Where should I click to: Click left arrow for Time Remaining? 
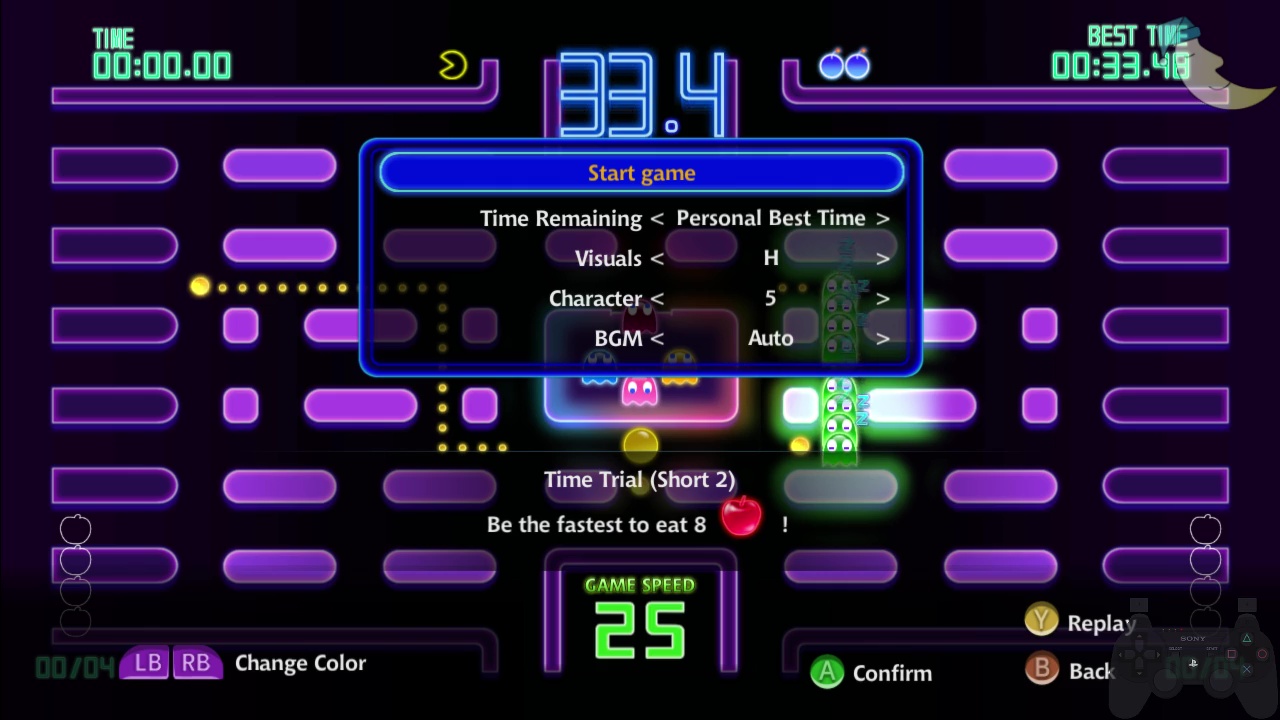657,219
